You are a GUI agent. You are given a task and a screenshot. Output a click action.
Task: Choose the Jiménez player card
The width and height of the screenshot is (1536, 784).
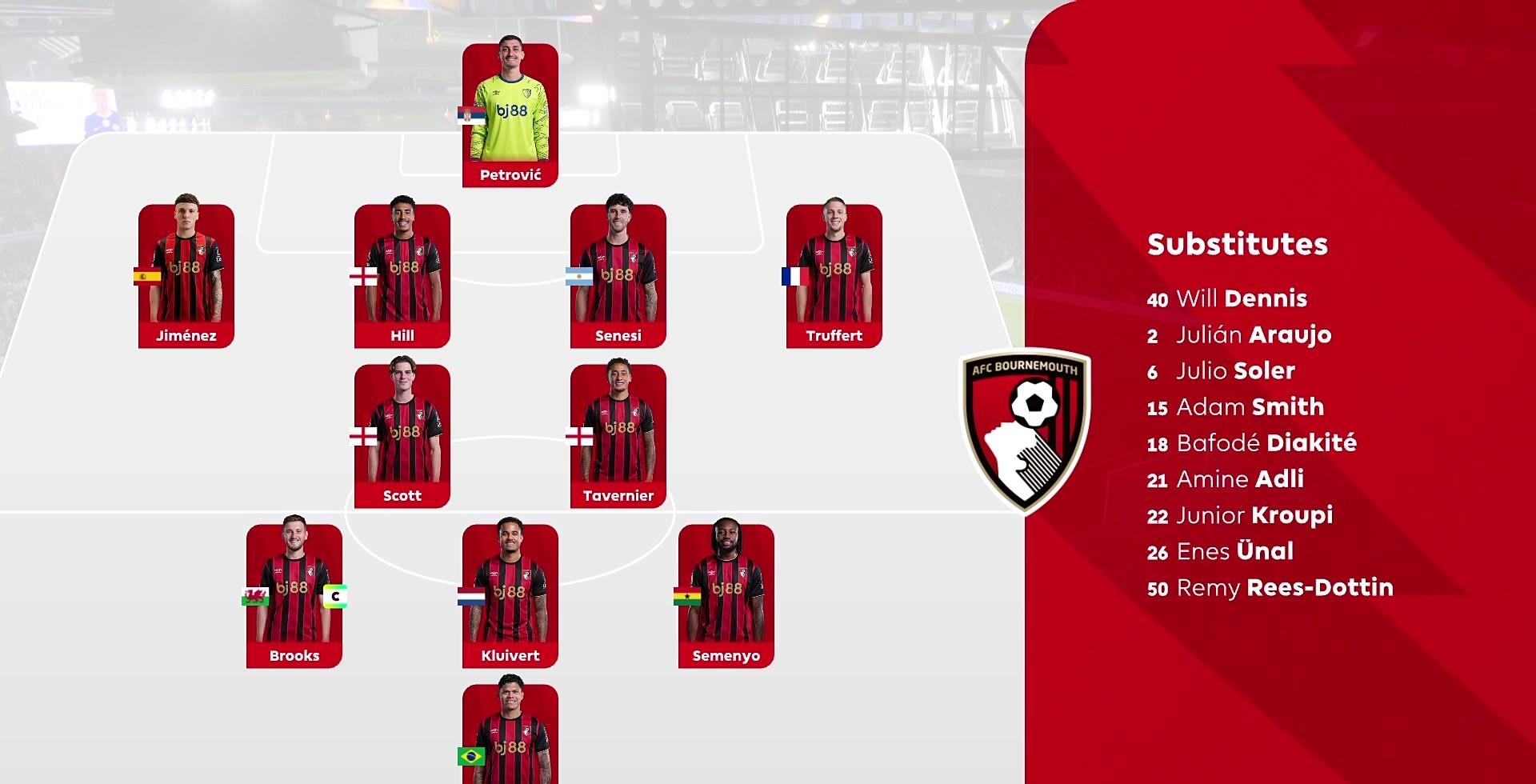[186, 275]
